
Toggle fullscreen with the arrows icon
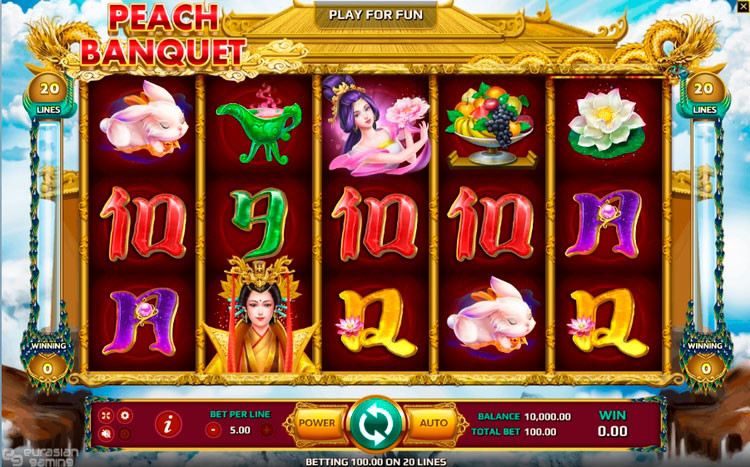point(106,415)
